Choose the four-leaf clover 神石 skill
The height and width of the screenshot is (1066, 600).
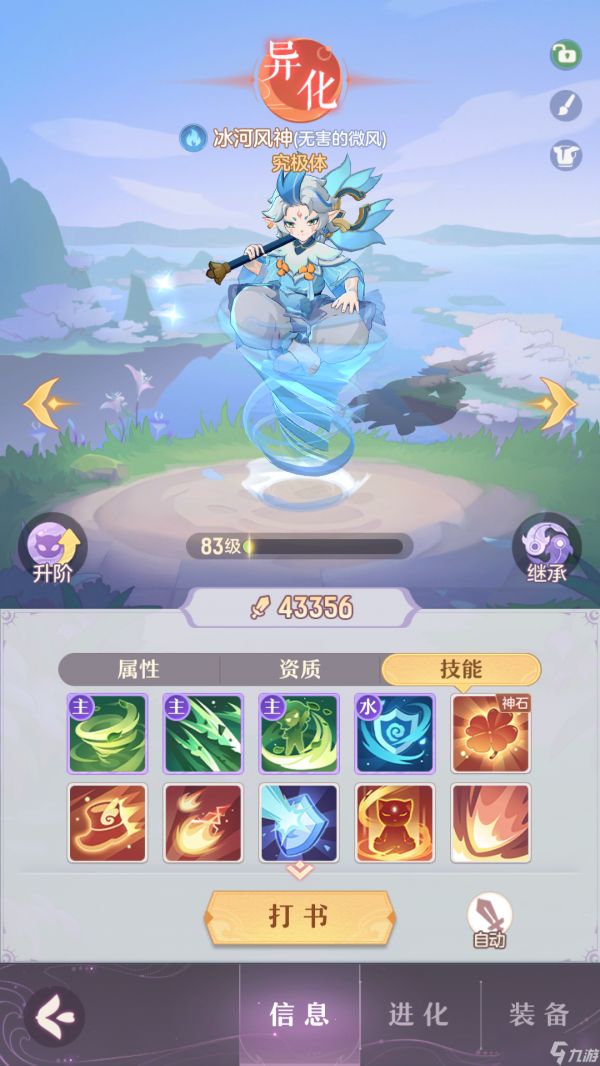(491, 733)
